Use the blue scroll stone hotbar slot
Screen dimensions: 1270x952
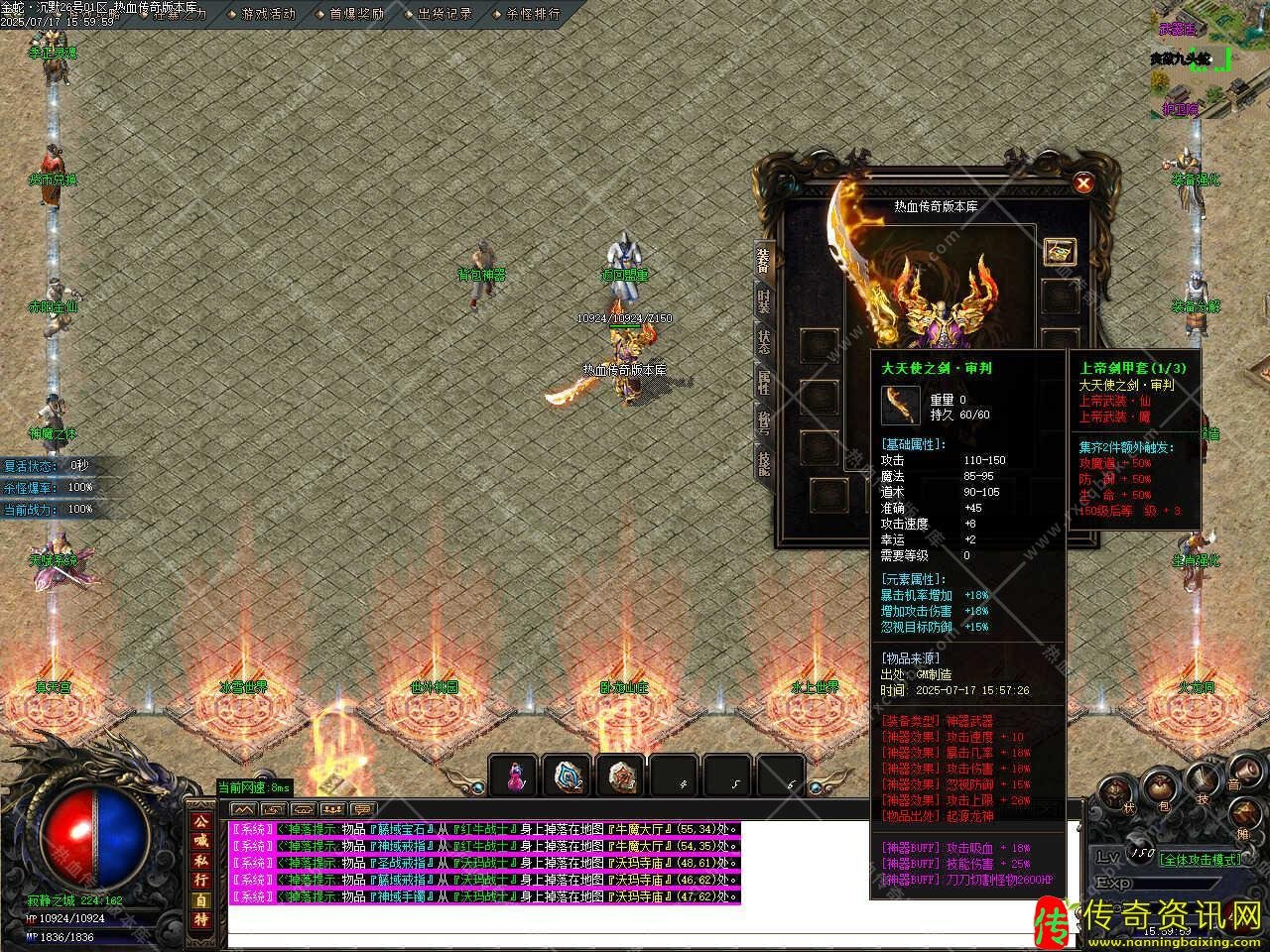568,776
